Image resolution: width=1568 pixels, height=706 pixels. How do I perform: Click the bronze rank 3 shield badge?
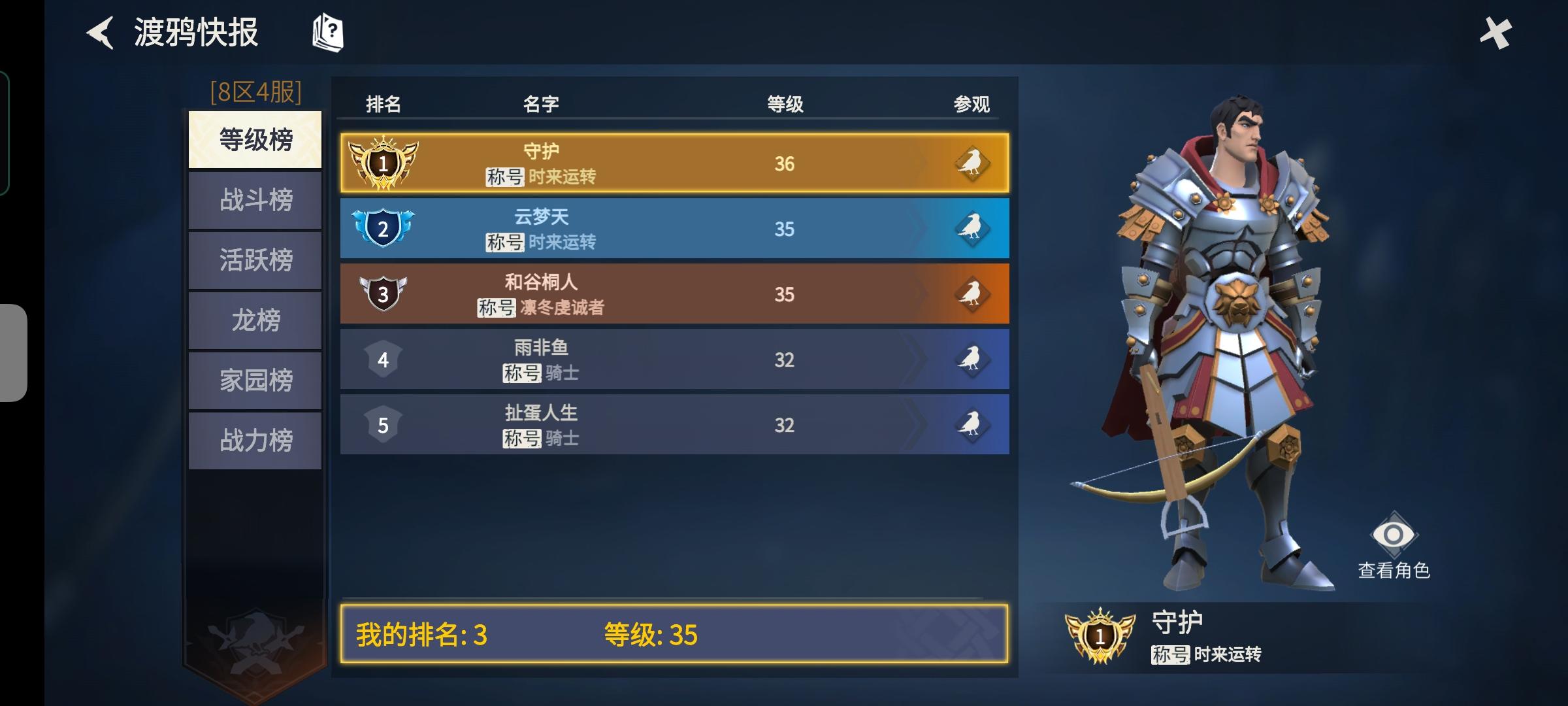click(384, 294)
